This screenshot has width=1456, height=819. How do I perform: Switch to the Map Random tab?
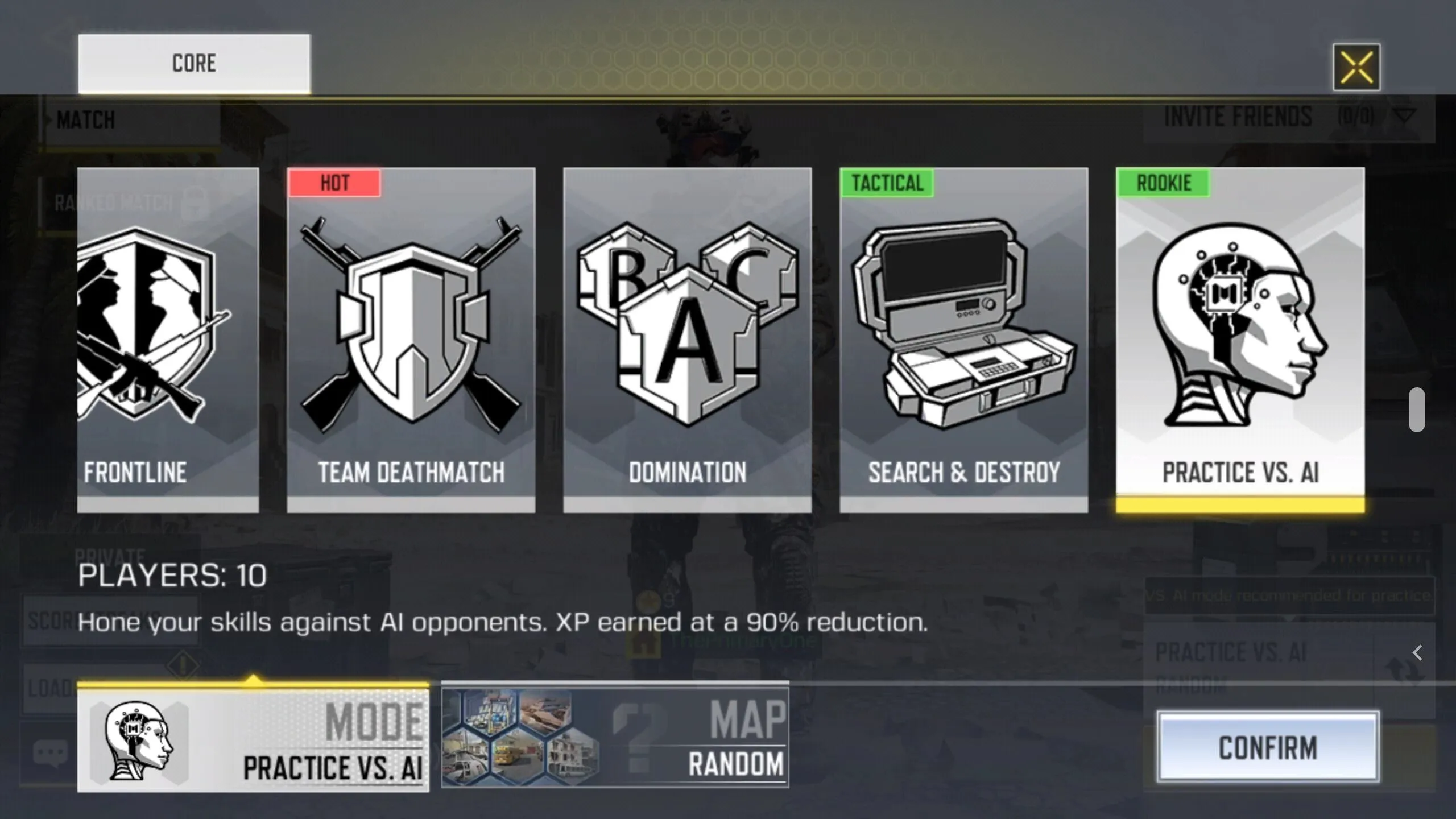pyautogui.click(x=615, y=738)
